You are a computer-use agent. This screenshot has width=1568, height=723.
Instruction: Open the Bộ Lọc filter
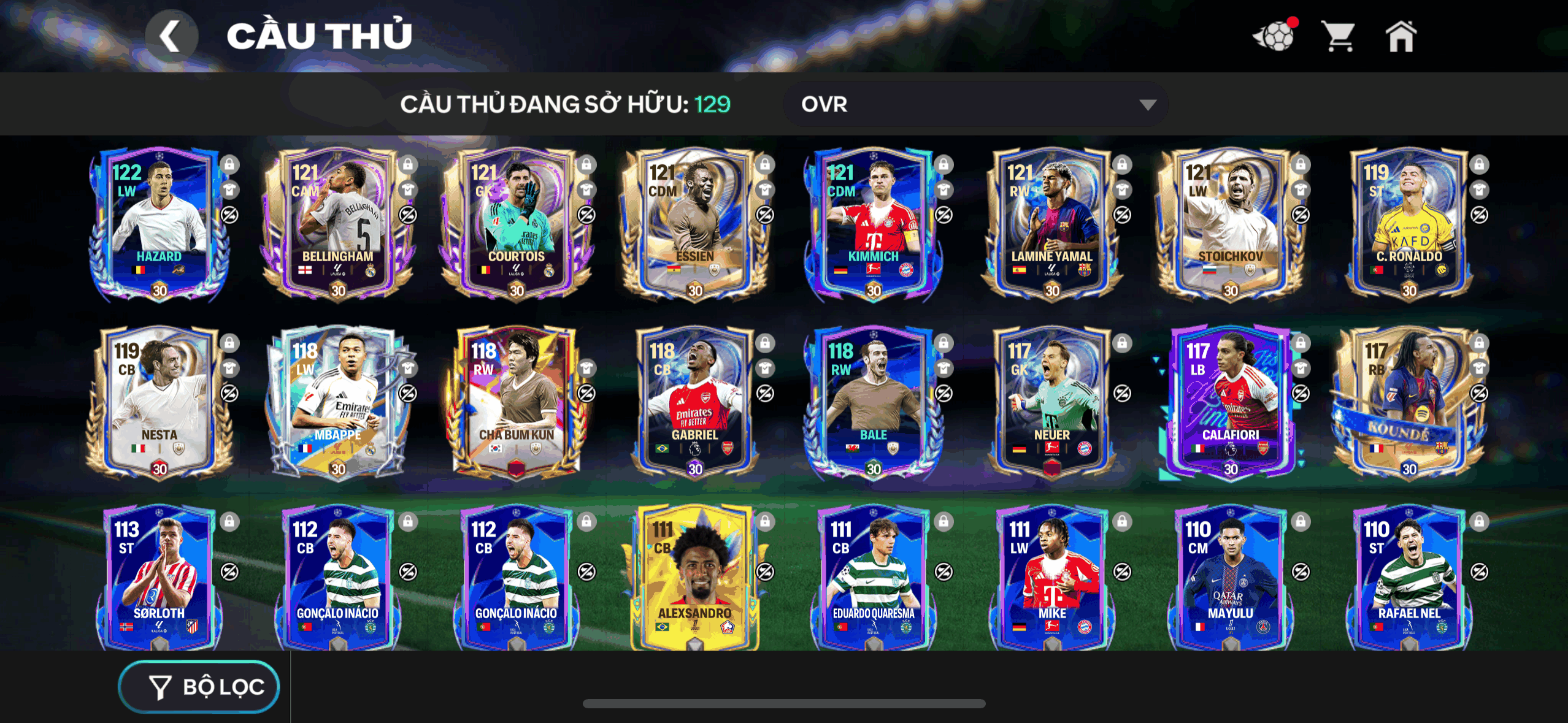click(x=199, y=687)
